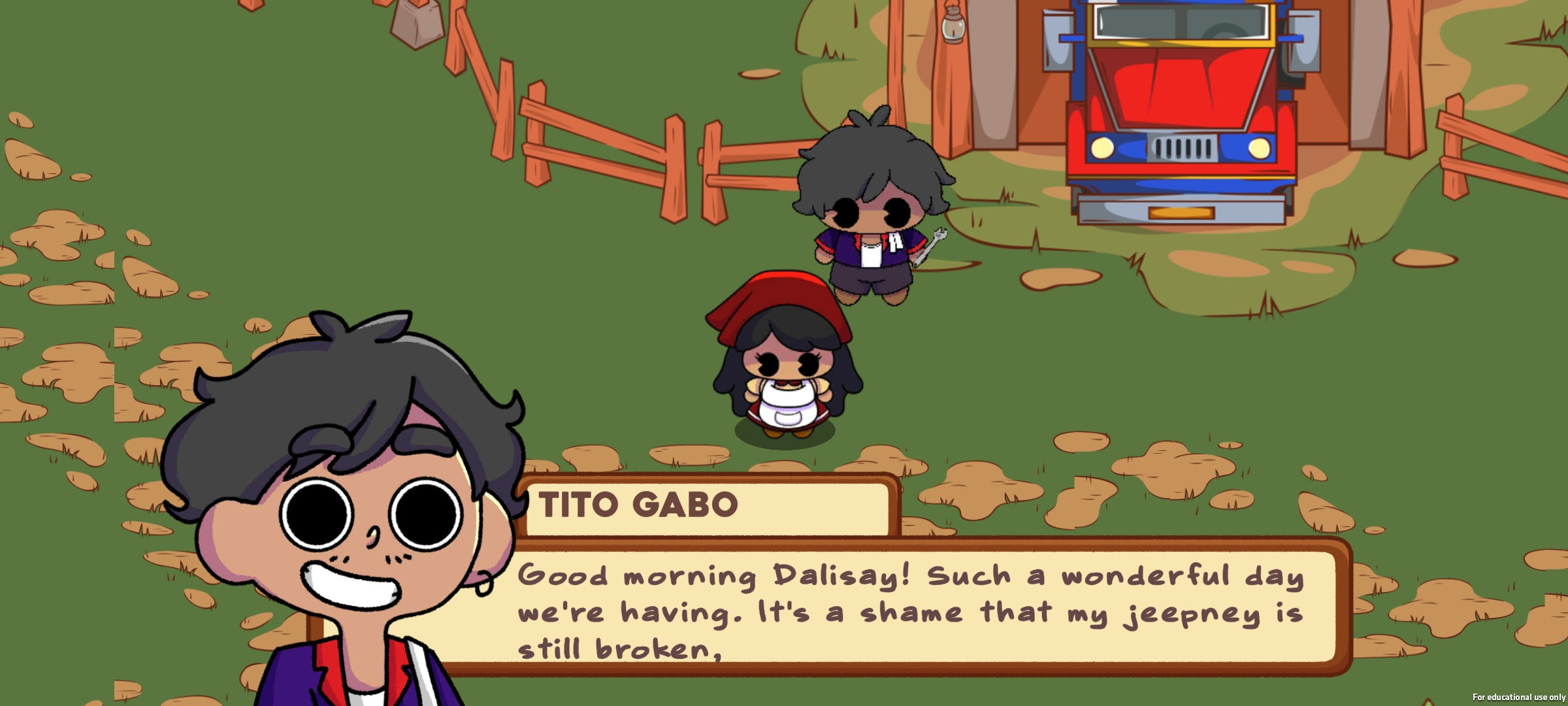Click the 'For educational use only' watermark

tap(1521, 698)
